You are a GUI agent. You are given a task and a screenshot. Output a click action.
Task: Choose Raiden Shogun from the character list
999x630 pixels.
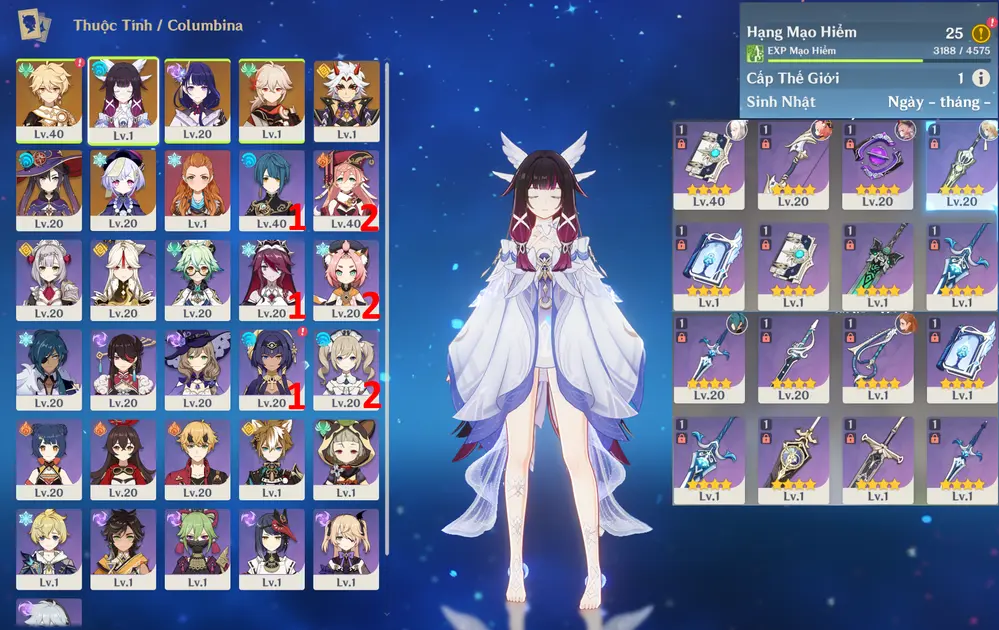pos(197,93)
